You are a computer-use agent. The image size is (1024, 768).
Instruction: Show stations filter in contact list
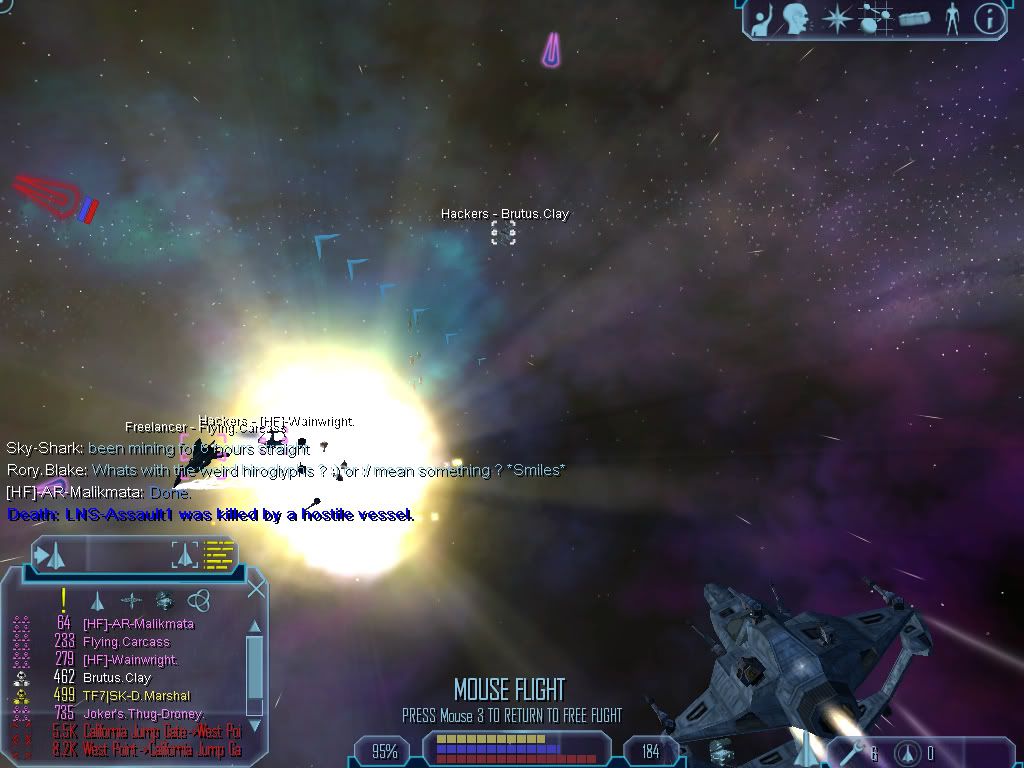[164, 601]
